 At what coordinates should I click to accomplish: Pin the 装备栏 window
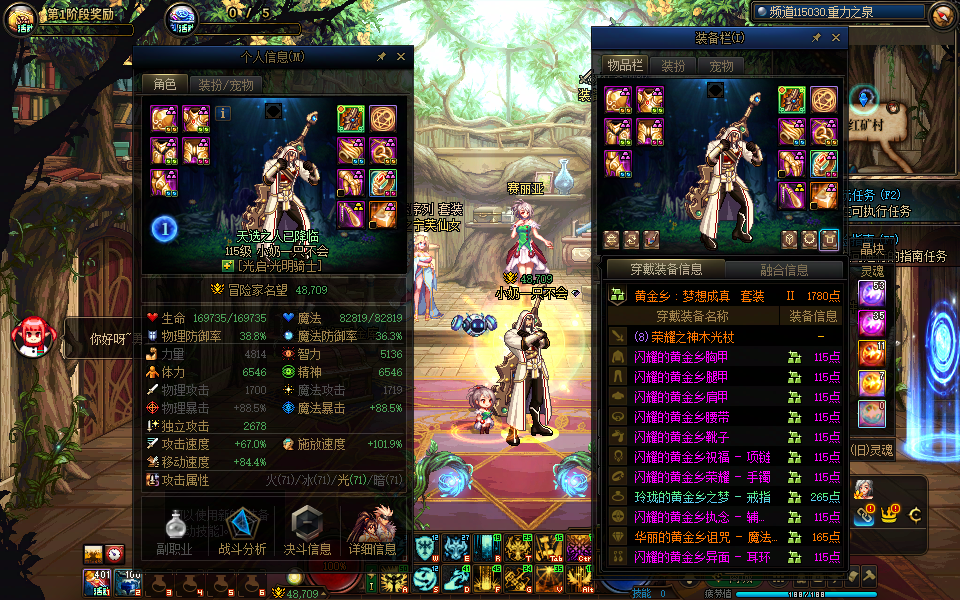coord(816,38)
